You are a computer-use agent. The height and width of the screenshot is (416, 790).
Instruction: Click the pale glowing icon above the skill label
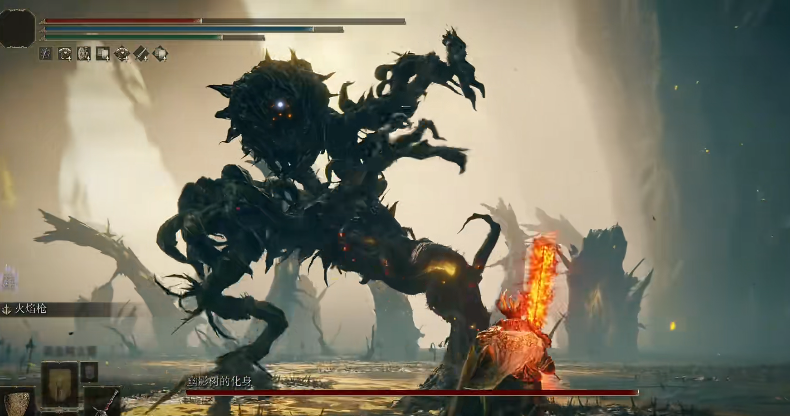[9, 278]
